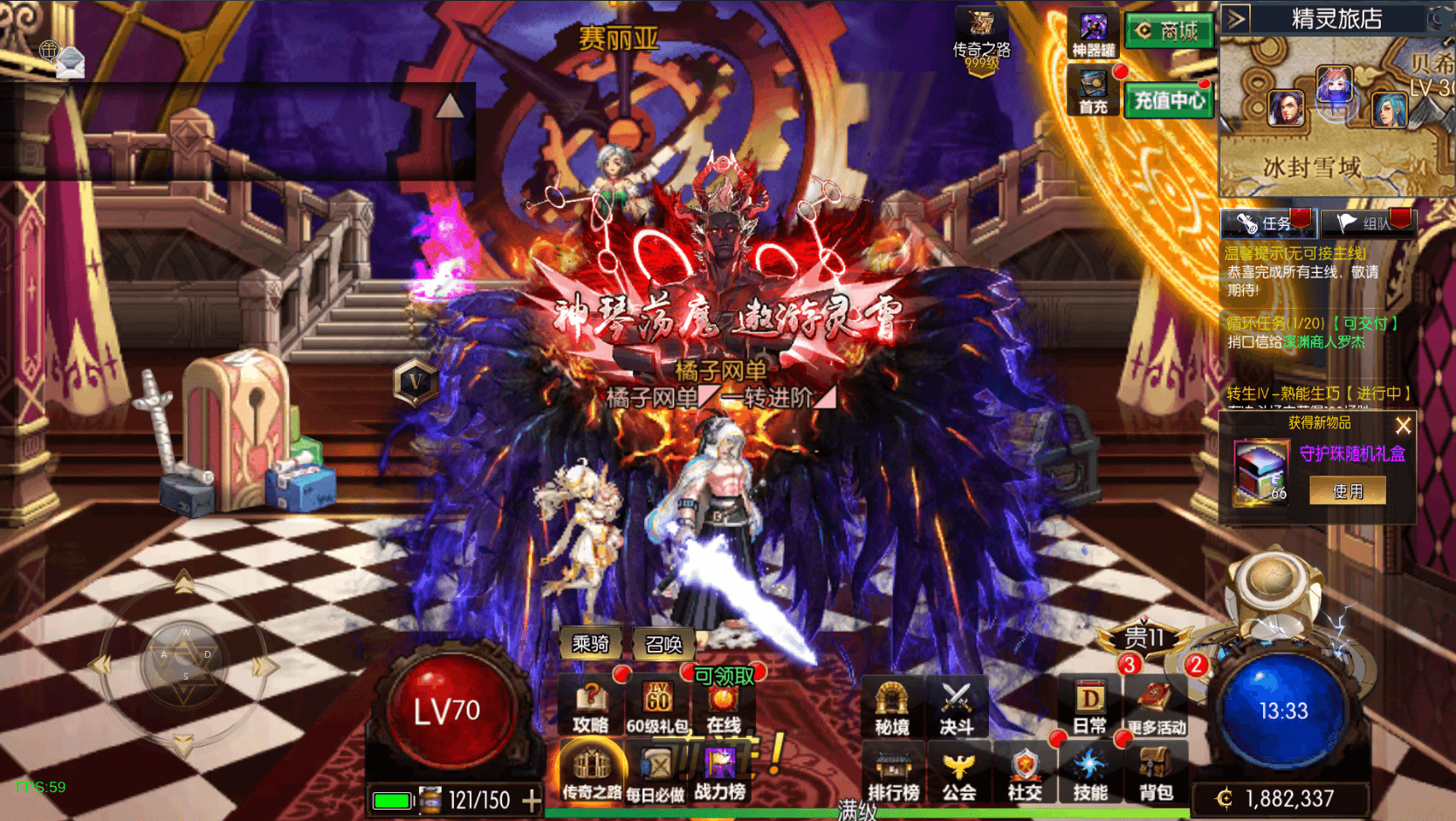Switch to the 任务 quest tab
The height and width of the screenshot is (821, 1456).
click(1267, 223)
